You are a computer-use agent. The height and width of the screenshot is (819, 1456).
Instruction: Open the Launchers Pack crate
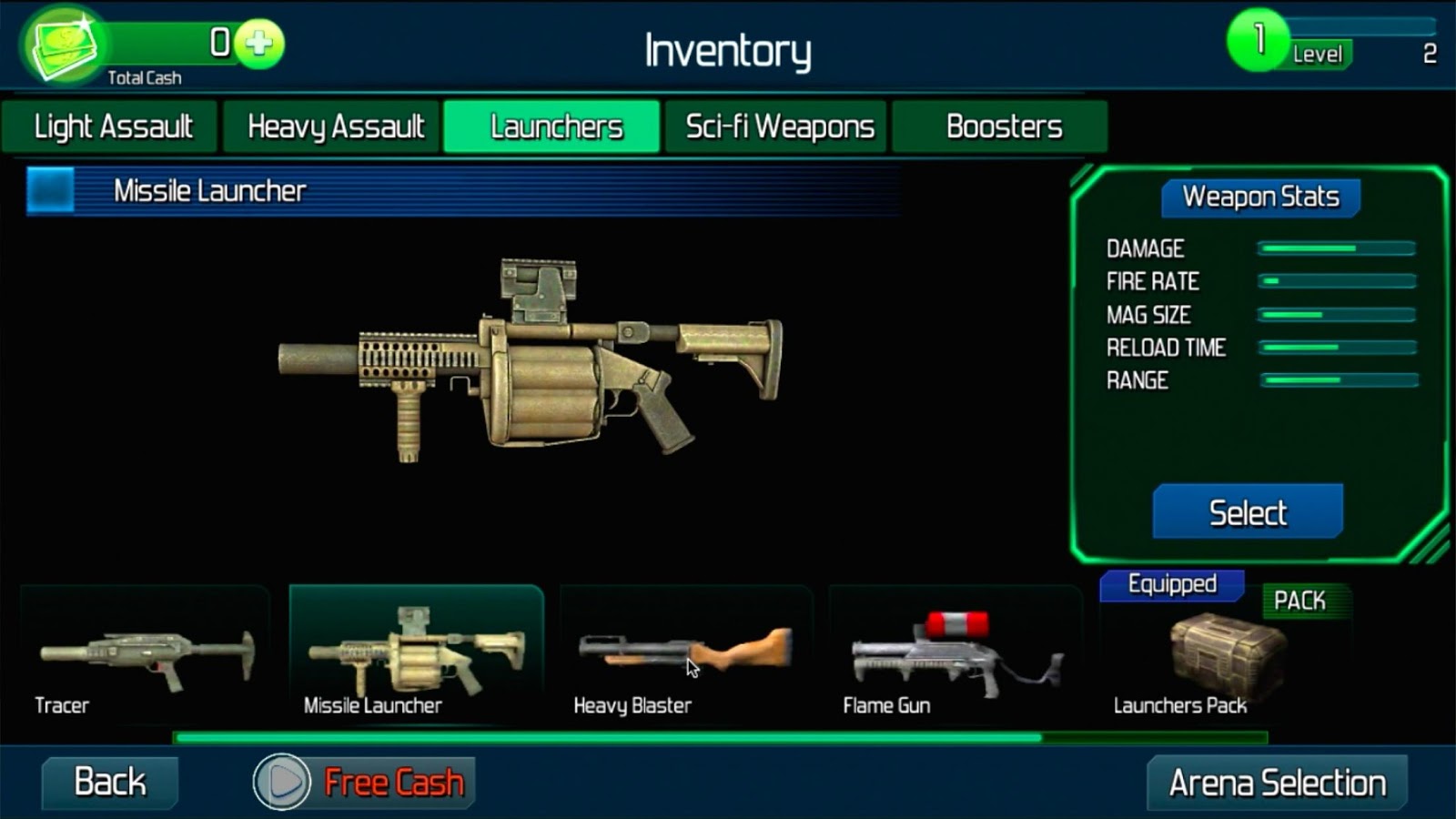click(1224, 657)
